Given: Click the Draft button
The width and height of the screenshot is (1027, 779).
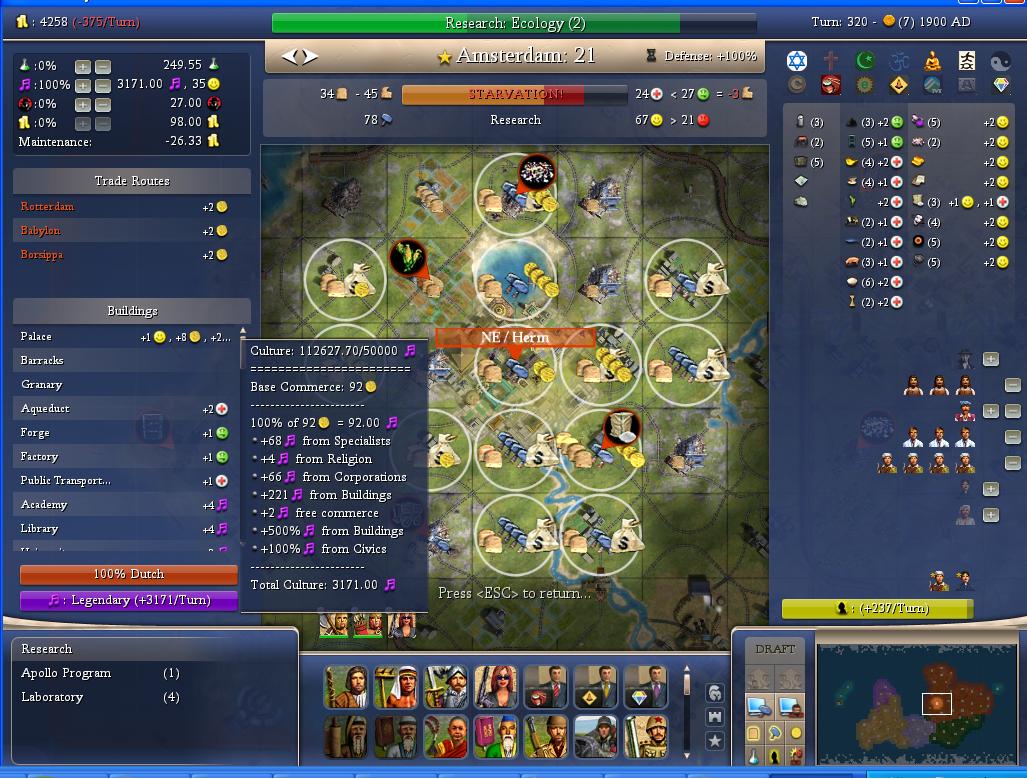Looking at the screenshot, I should click(x=775, y=649).
